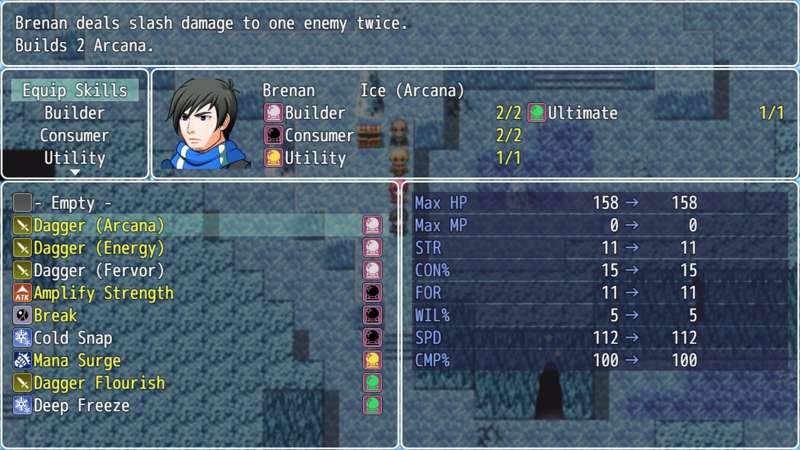Choose the Builder command

click(x=75, y=113)
